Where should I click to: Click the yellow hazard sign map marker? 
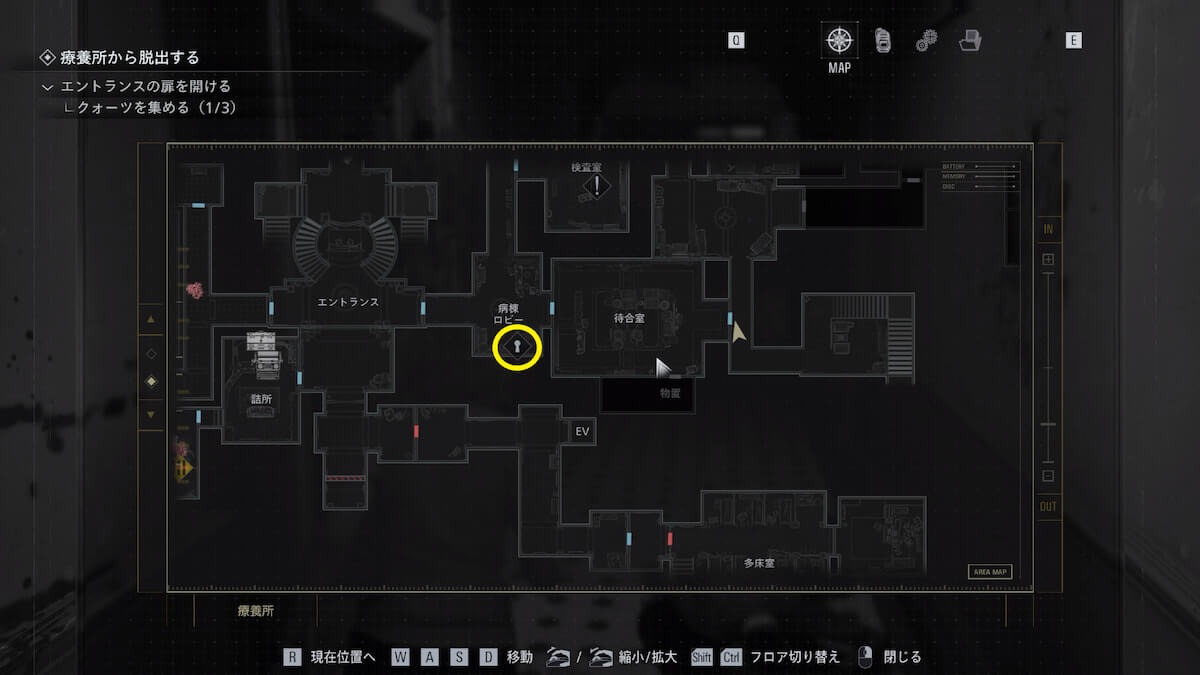pyautogui.click(x=183, y=468)
